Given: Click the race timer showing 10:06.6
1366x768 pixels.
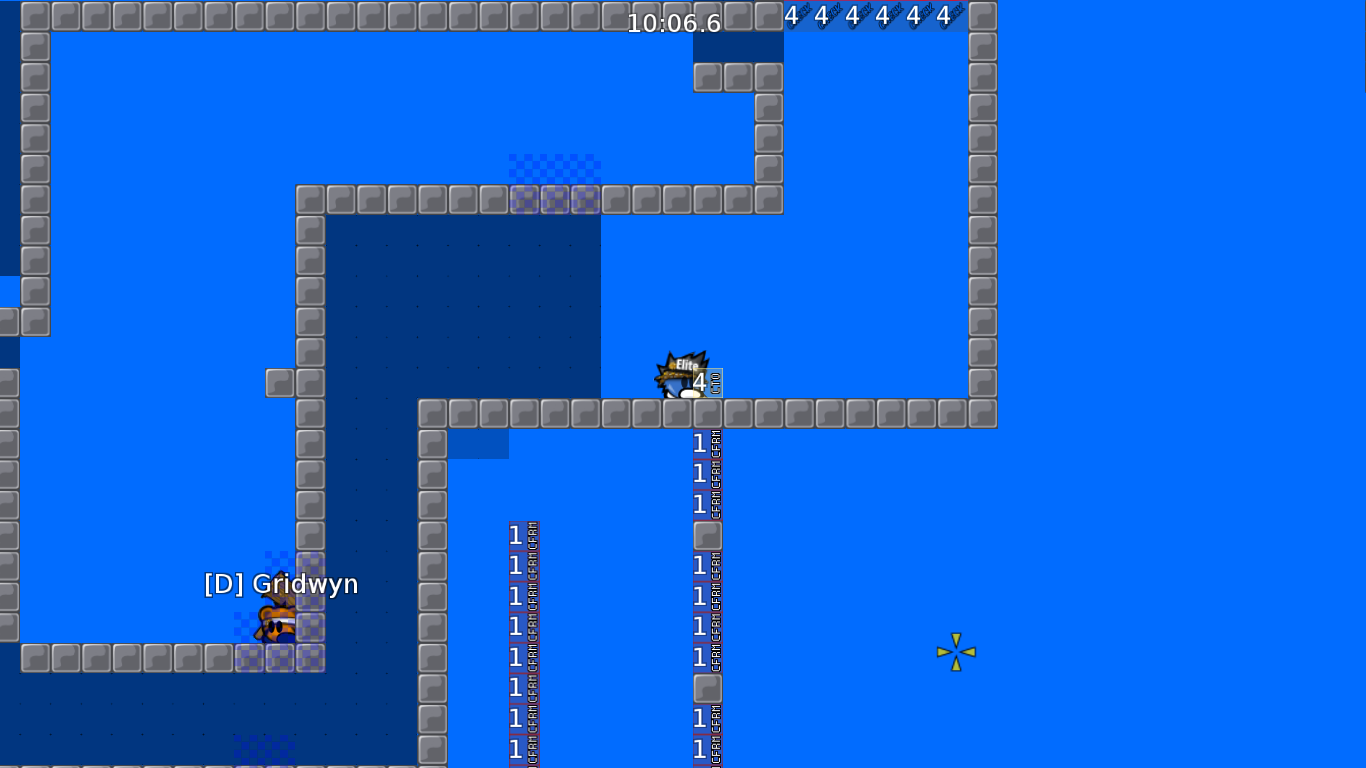Looking at the screenshot, I should (672, 23).
